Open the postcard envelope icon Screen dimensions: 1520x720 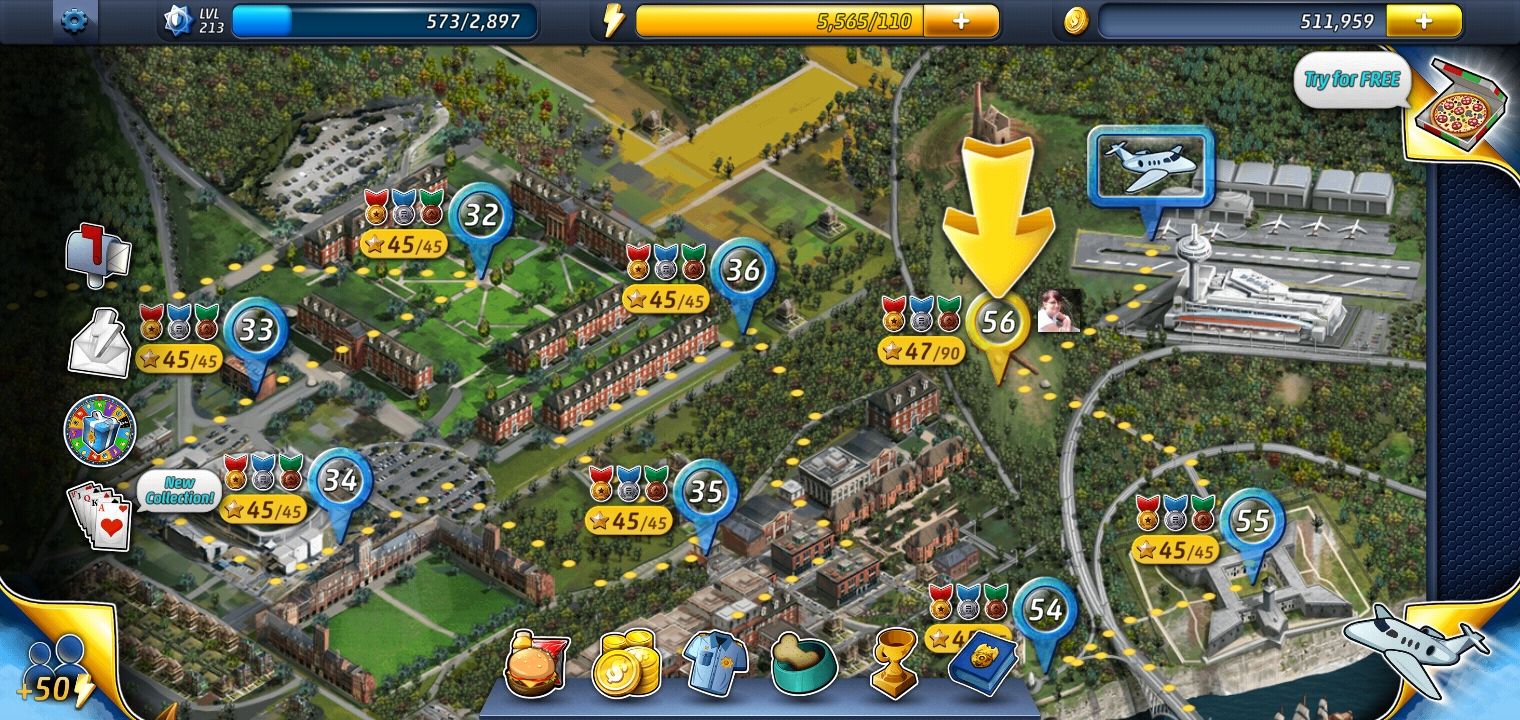click(97, 345)
